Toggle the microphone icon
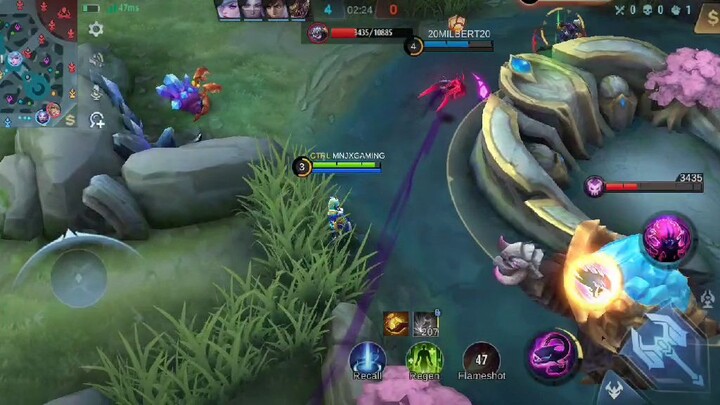The height and width of the screenshot is (405, 720). pos(97,91)
